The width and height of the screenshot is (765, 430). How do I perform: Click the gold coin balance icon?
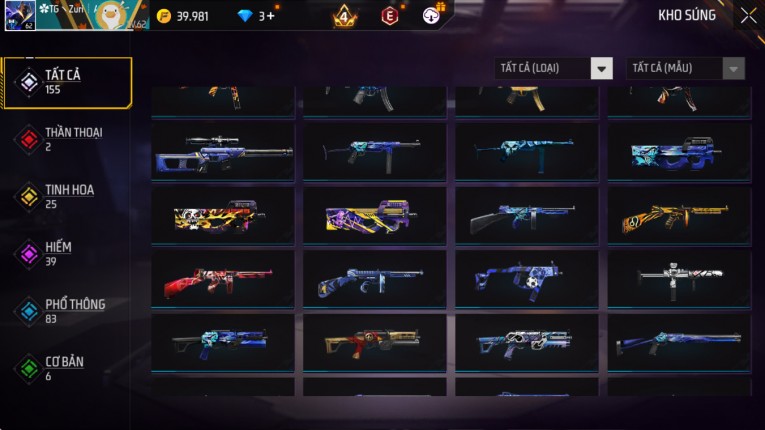tap(164, 16)
